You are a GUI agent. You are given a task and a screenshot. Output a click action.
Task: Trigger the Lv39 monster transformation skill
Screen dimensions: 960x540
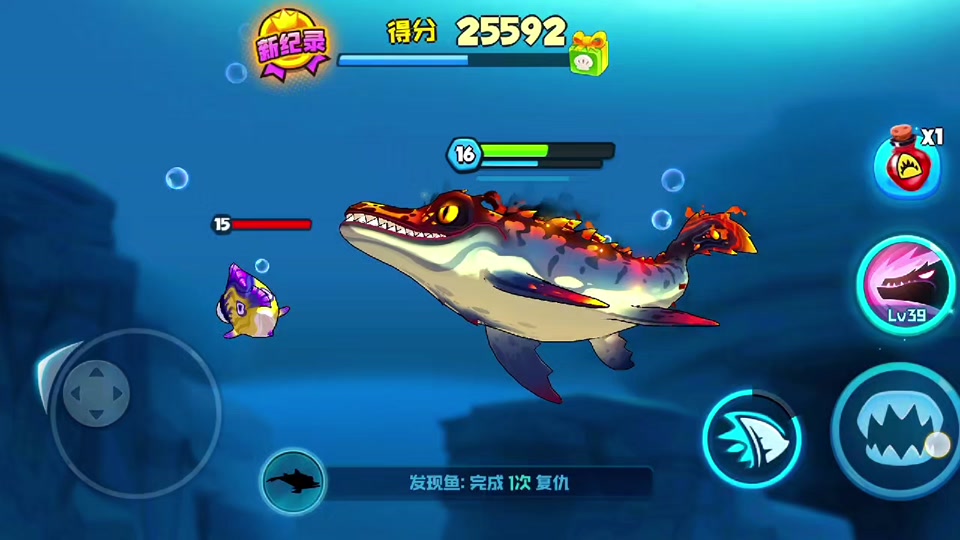(903, 285)
